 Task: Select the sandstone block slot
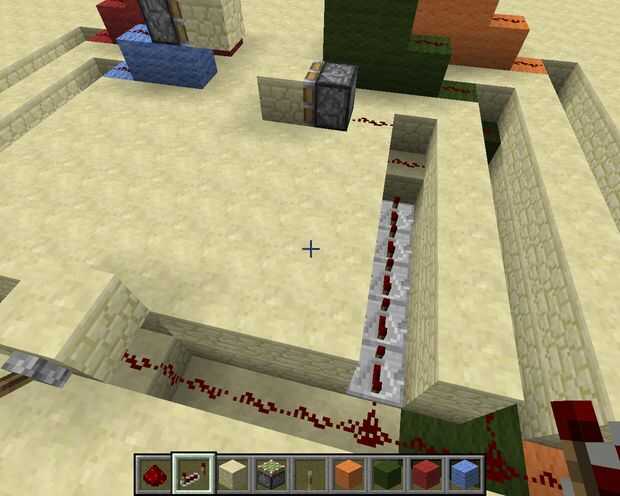[232, 473]
